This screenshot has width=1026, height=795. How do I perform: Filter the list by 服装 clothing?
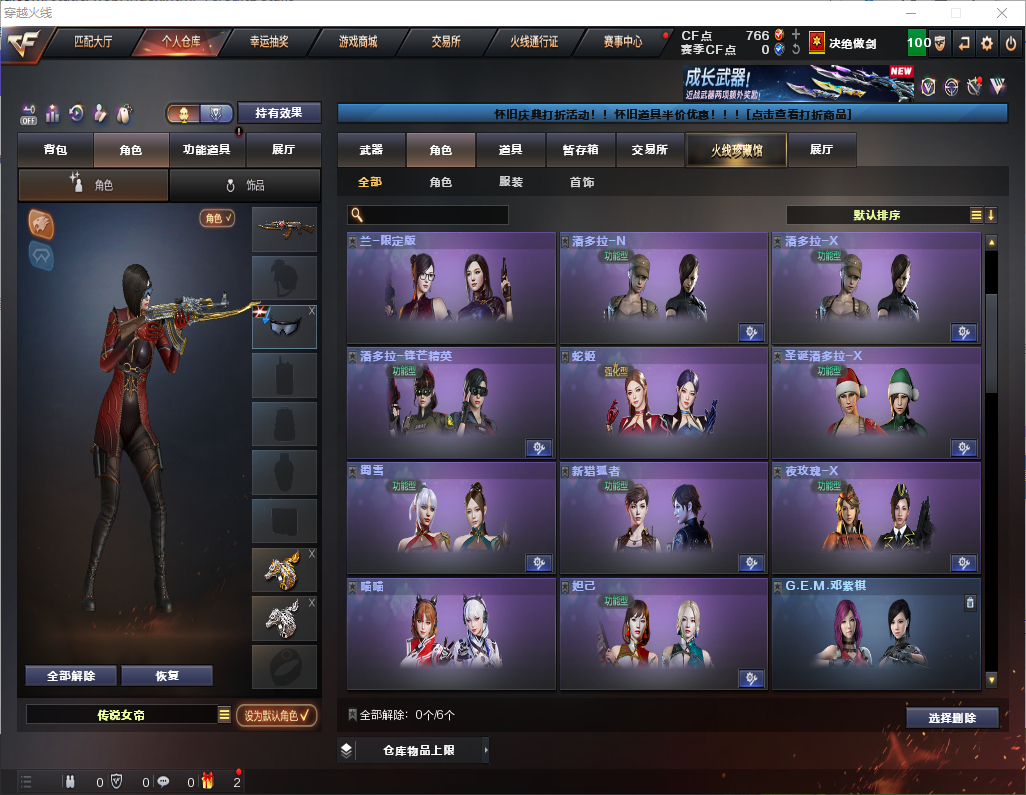511,183
